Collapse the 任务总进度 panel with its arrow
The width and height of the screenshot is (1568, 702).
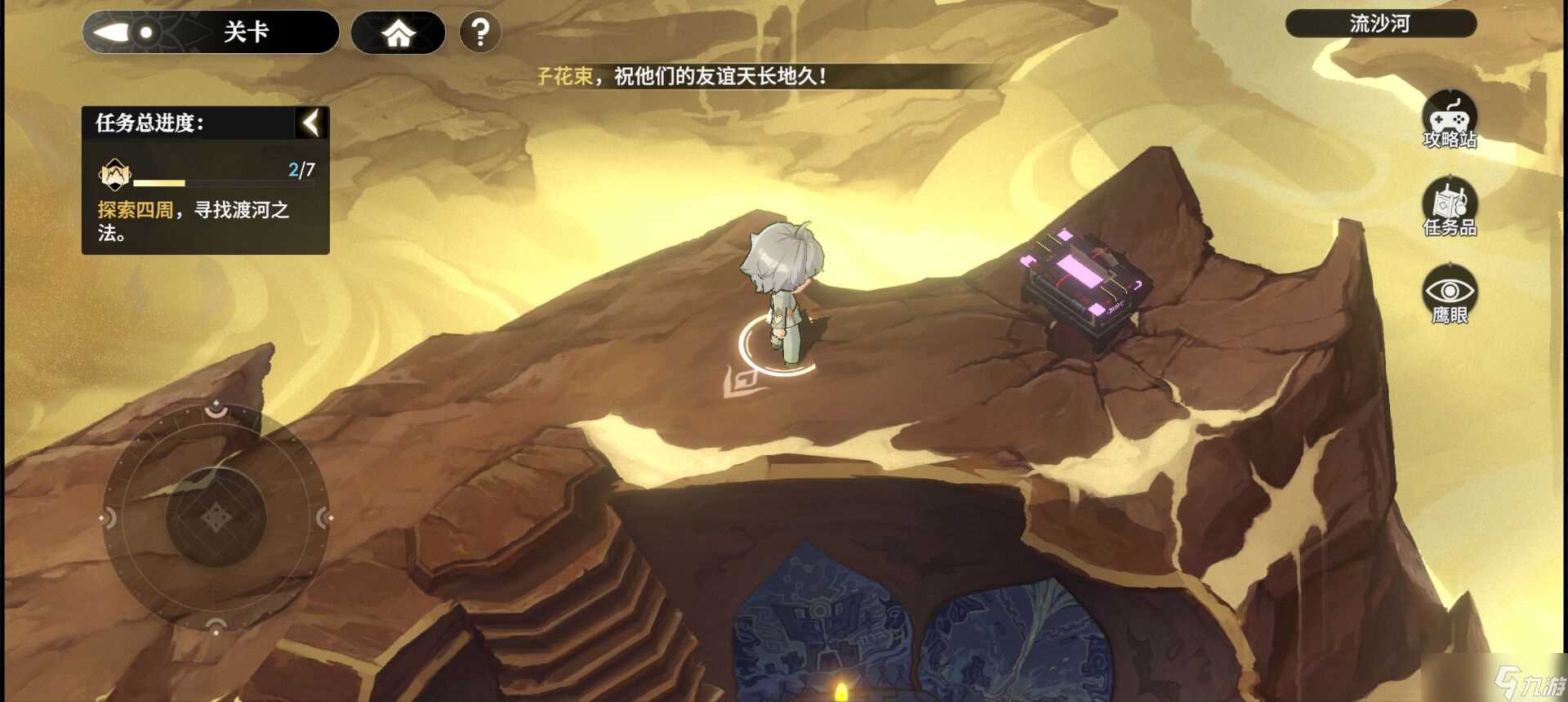[310, 123]
